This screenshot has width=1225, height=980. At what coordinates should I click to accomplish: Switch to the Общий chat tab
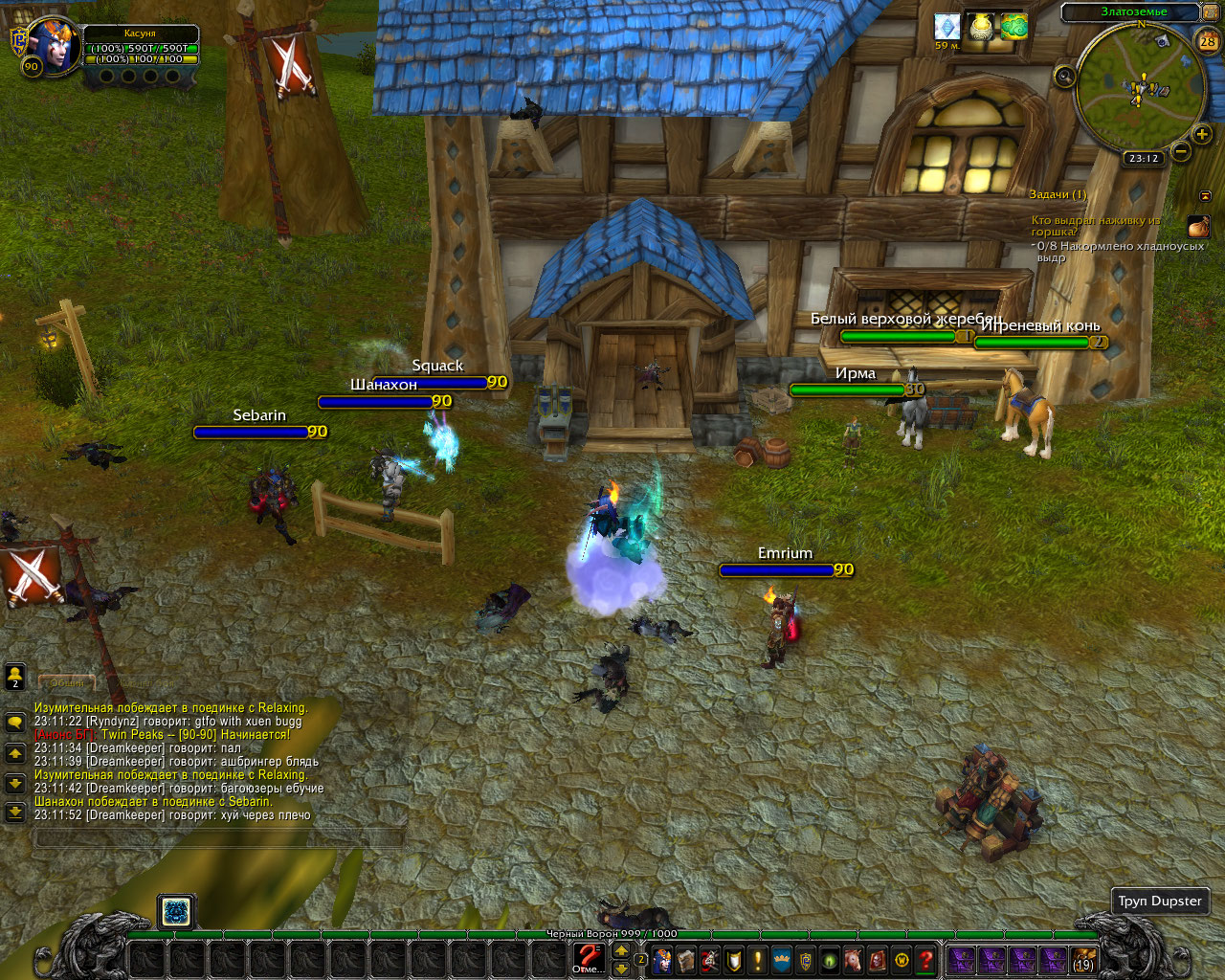point(67,682)
